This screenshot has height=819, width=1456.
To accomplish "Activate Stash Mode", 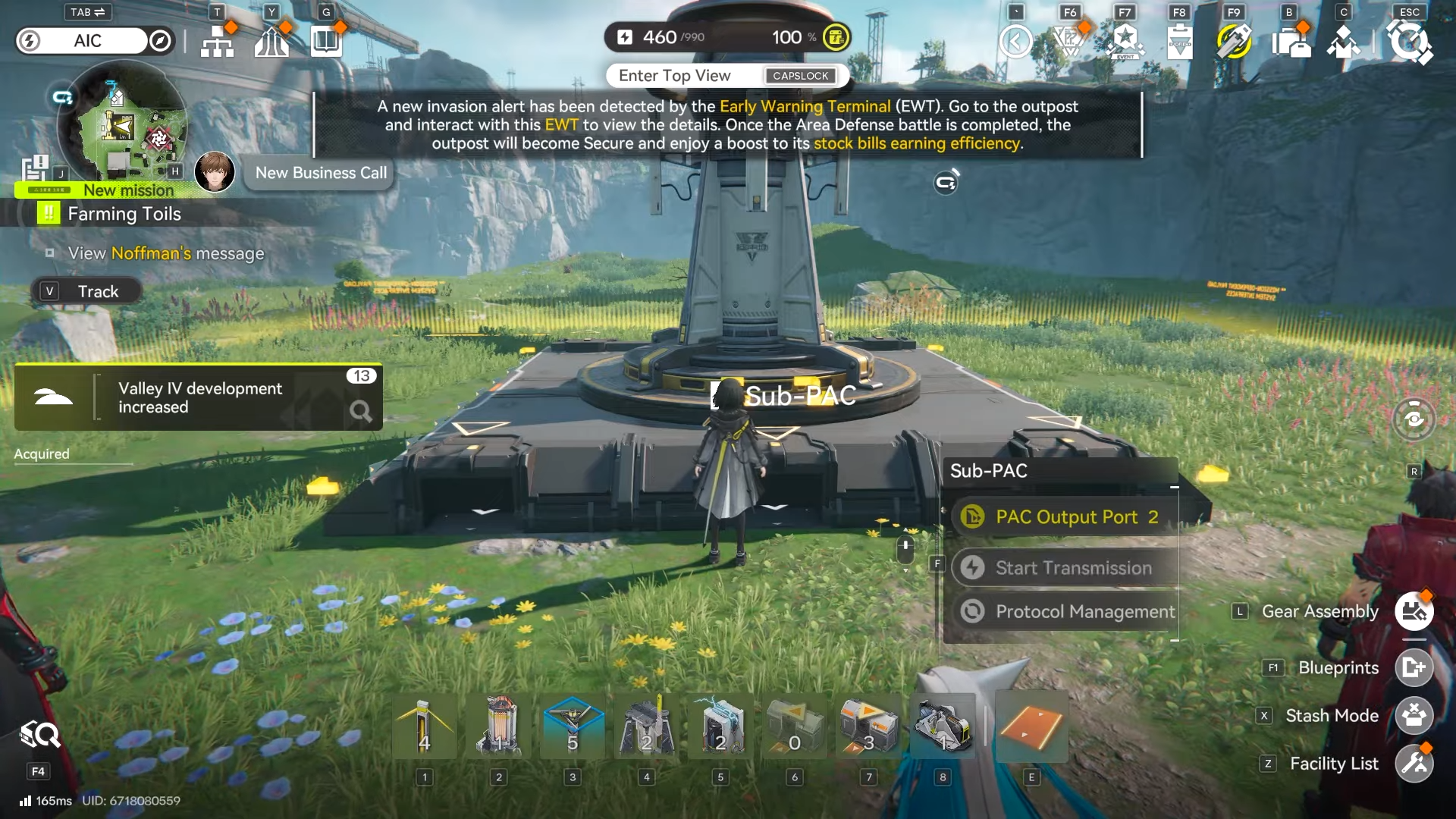I will click(x=1414, y=715).
